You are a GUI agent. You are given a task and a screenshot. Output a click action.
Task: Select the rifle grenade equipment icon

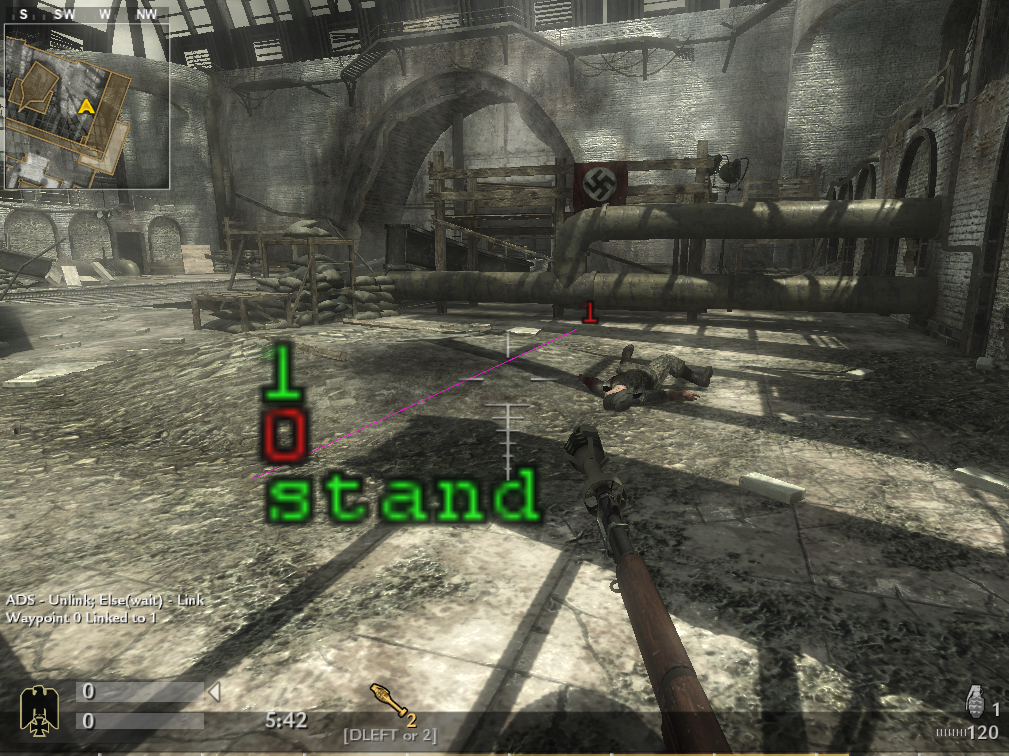tap(391, 698)
